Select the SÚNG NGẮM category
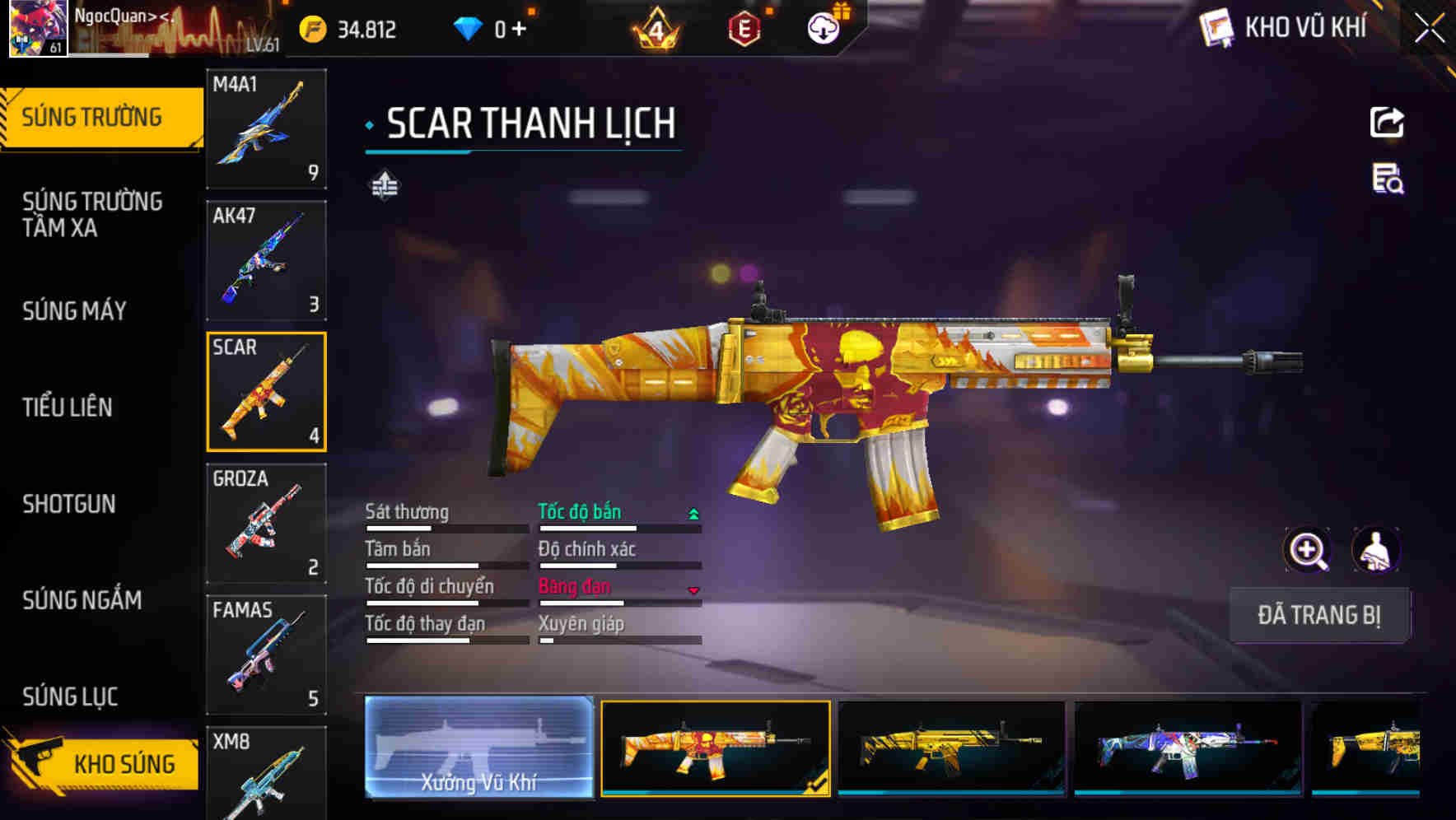This screenshot has width=1456, height=820. tap(82, 601)
